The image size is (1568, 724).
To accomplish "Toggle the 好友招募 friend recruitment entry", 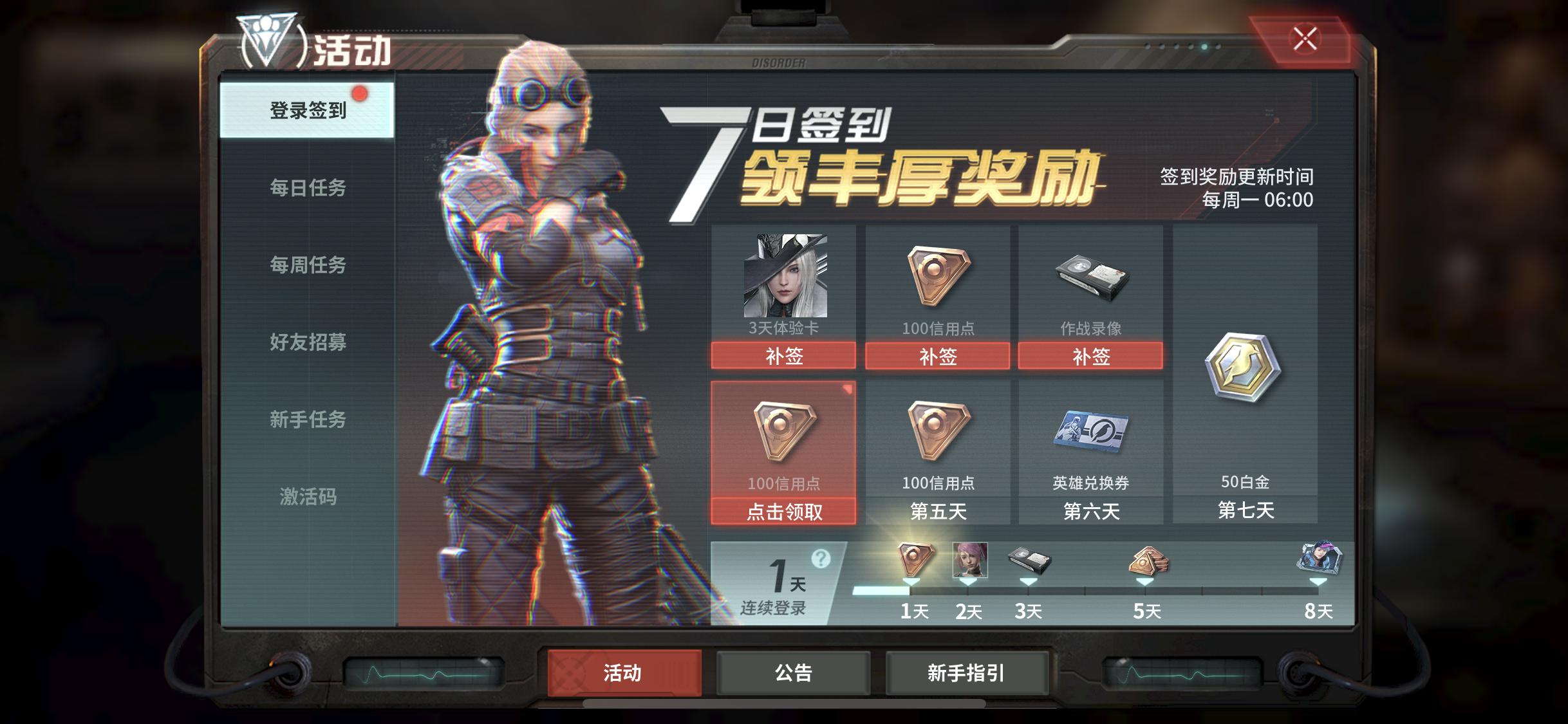I will [x=307, y=343].
